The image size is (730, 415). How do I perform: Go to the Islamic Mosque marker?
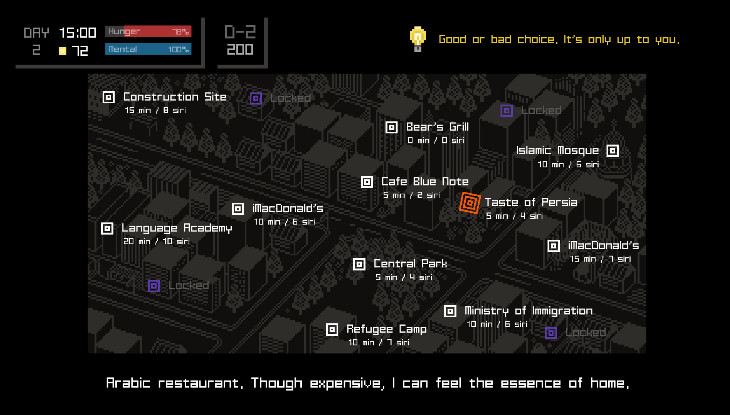coord(612,151)
